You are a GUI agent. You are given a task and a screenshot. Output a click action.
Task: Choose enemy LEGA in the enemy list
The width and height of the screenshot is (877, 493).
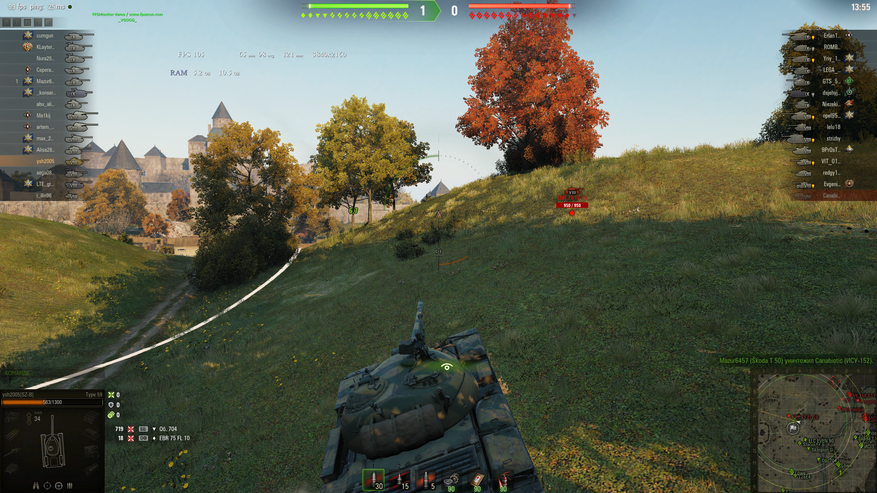coord(830,70)
